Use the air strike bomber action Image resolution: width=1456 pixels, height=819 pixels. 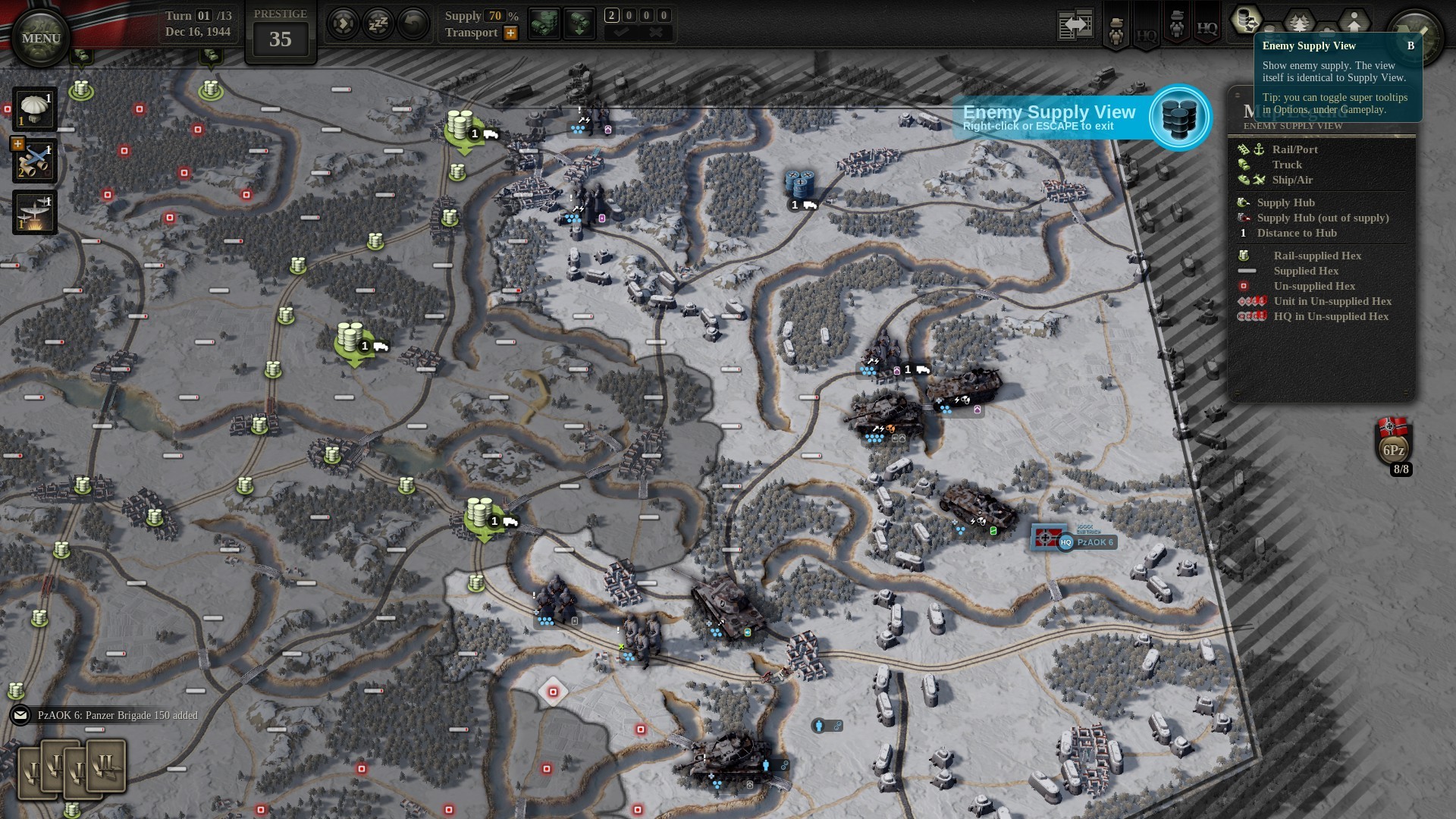34,212
